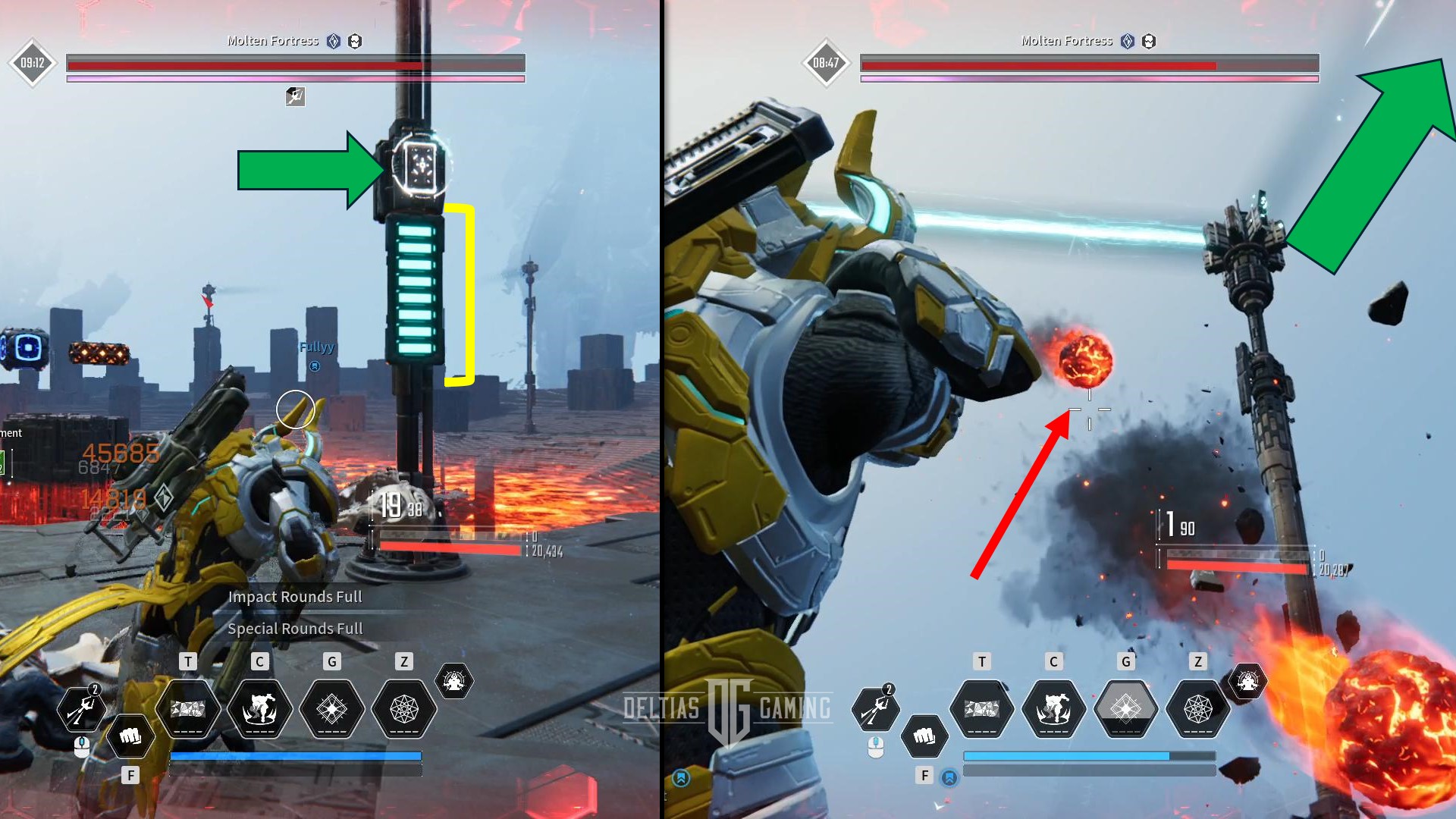Cast the heptagon web Z skill in the 09:12 view
Image resolution: width=1456 pixels, height=819 pixels.
click(x=403, y=709)
